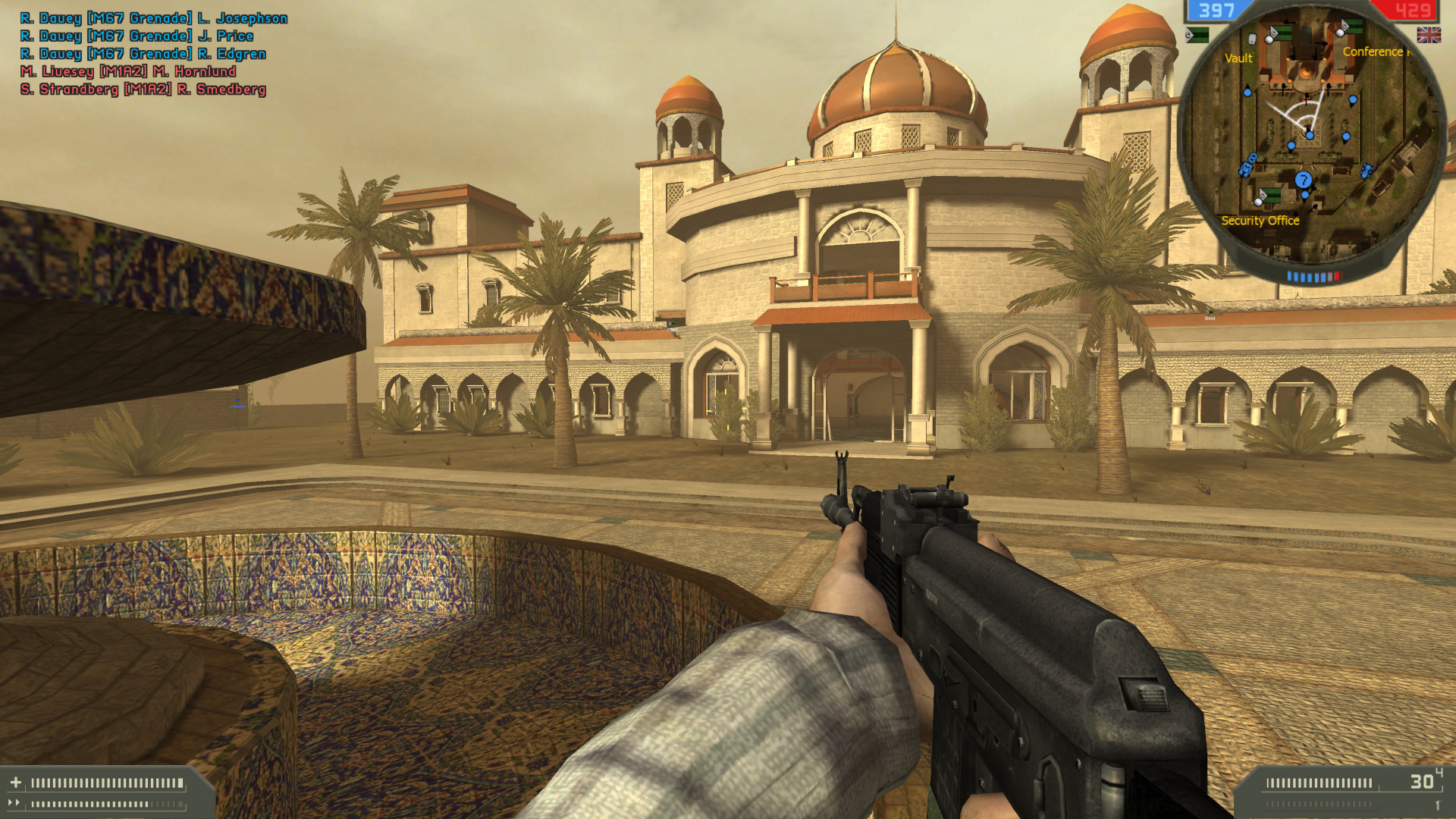
Task: Click the blue ticket counter showing 397
Action: click(1216, 10)
